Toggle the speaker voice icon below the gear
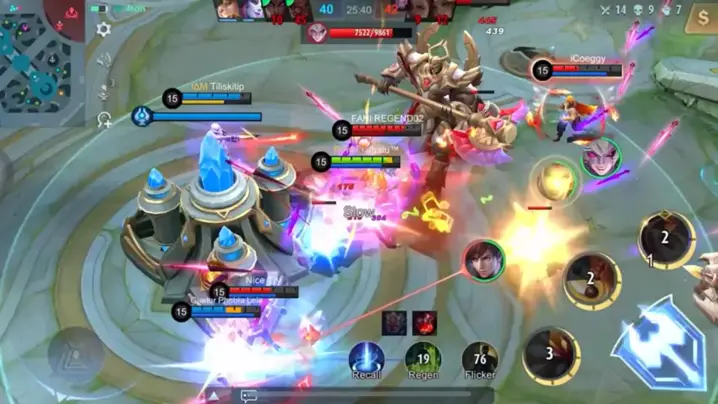 click(x=104, y=62)
